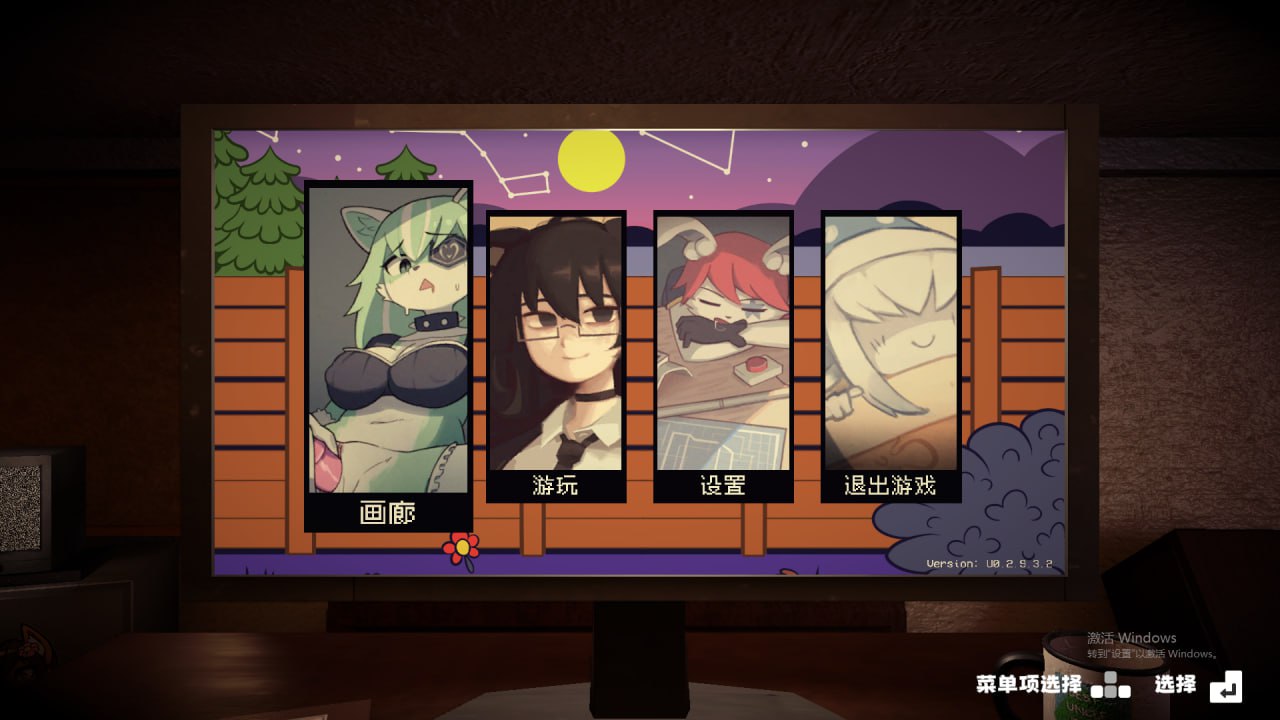
Task: Click the 激活 Windows watermark
Action: tap(1130, 640)
